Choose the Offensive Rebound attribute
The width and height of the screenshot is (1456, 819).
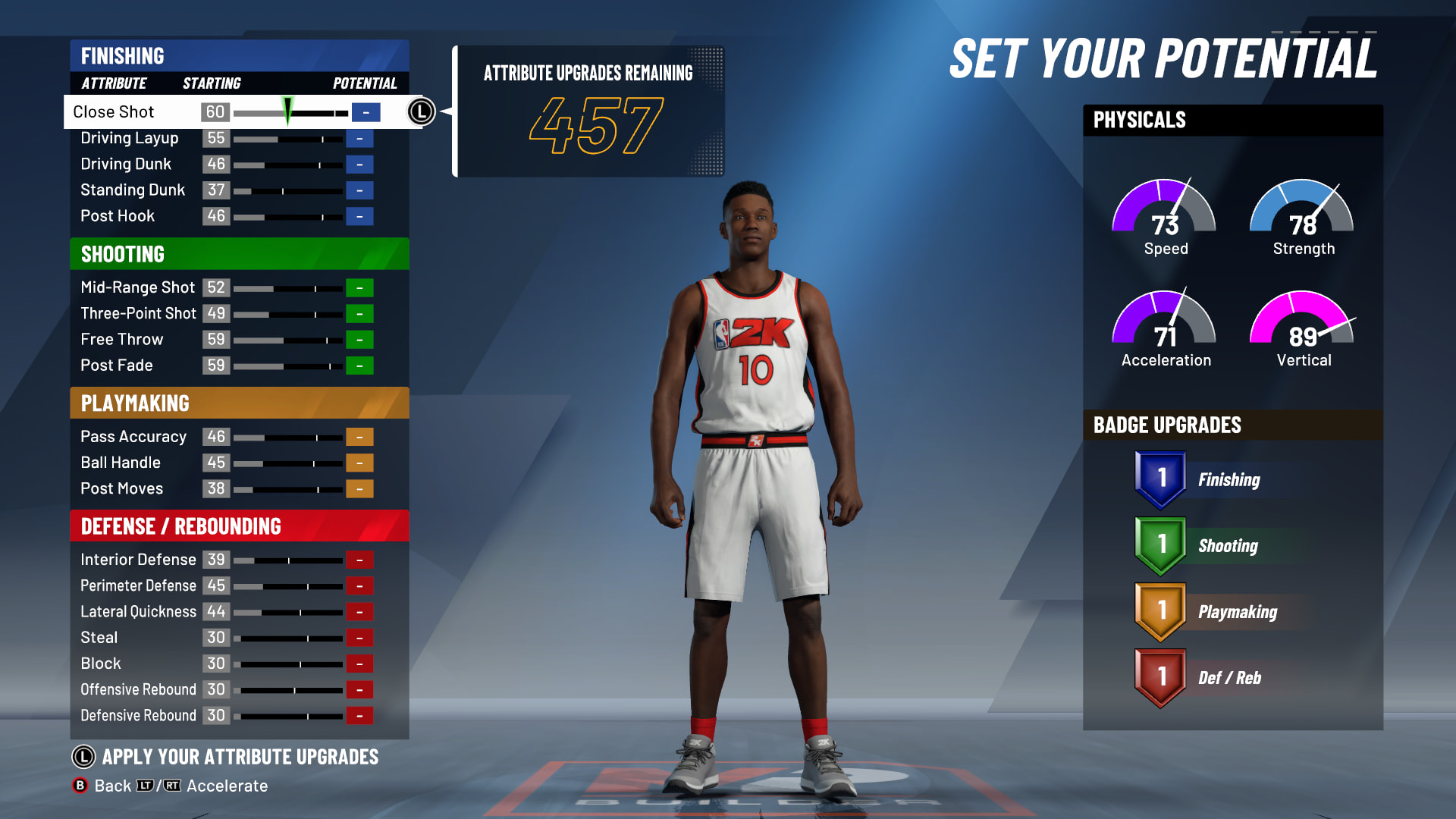click(138, 690)
